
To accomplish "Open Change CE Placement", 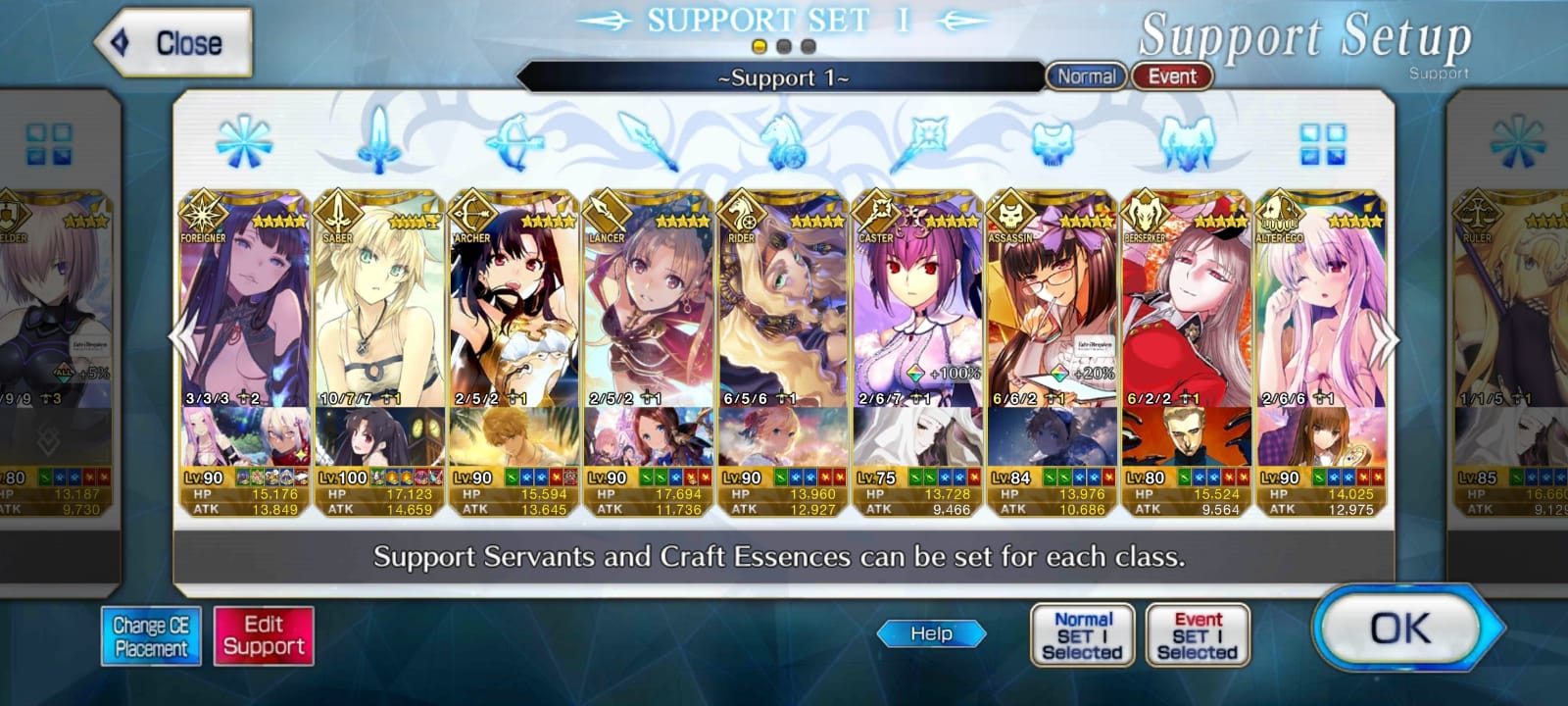I will tap(151, 636).
